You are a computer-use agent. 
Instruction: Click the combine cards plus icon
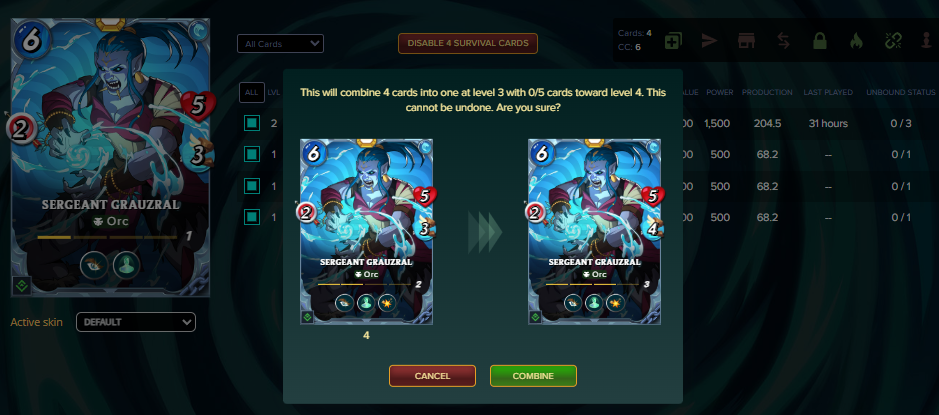(x=673, y=41)
